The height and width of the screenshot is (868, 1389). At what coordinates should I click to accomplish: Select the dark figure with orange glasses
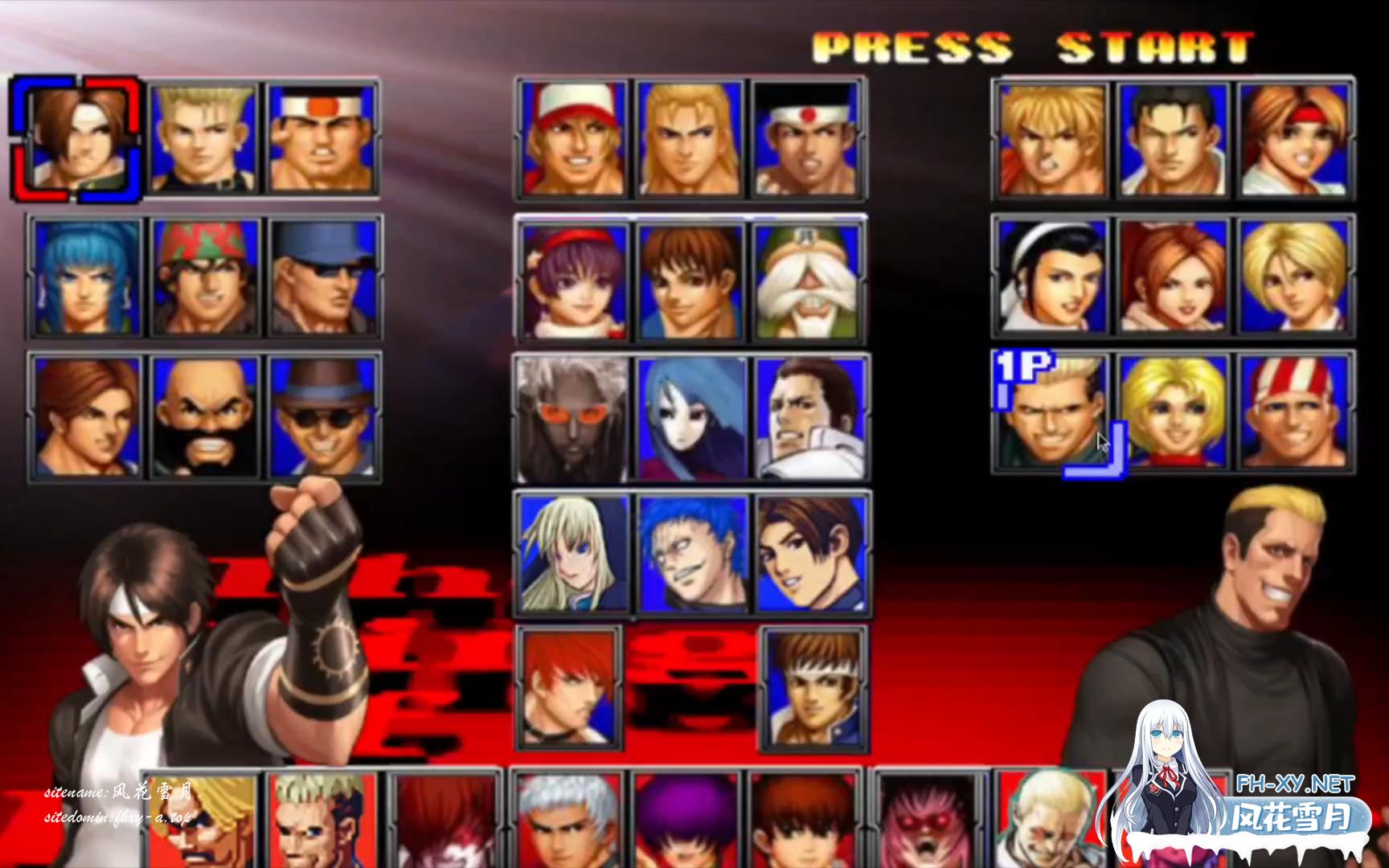click(x=572, y=418)
